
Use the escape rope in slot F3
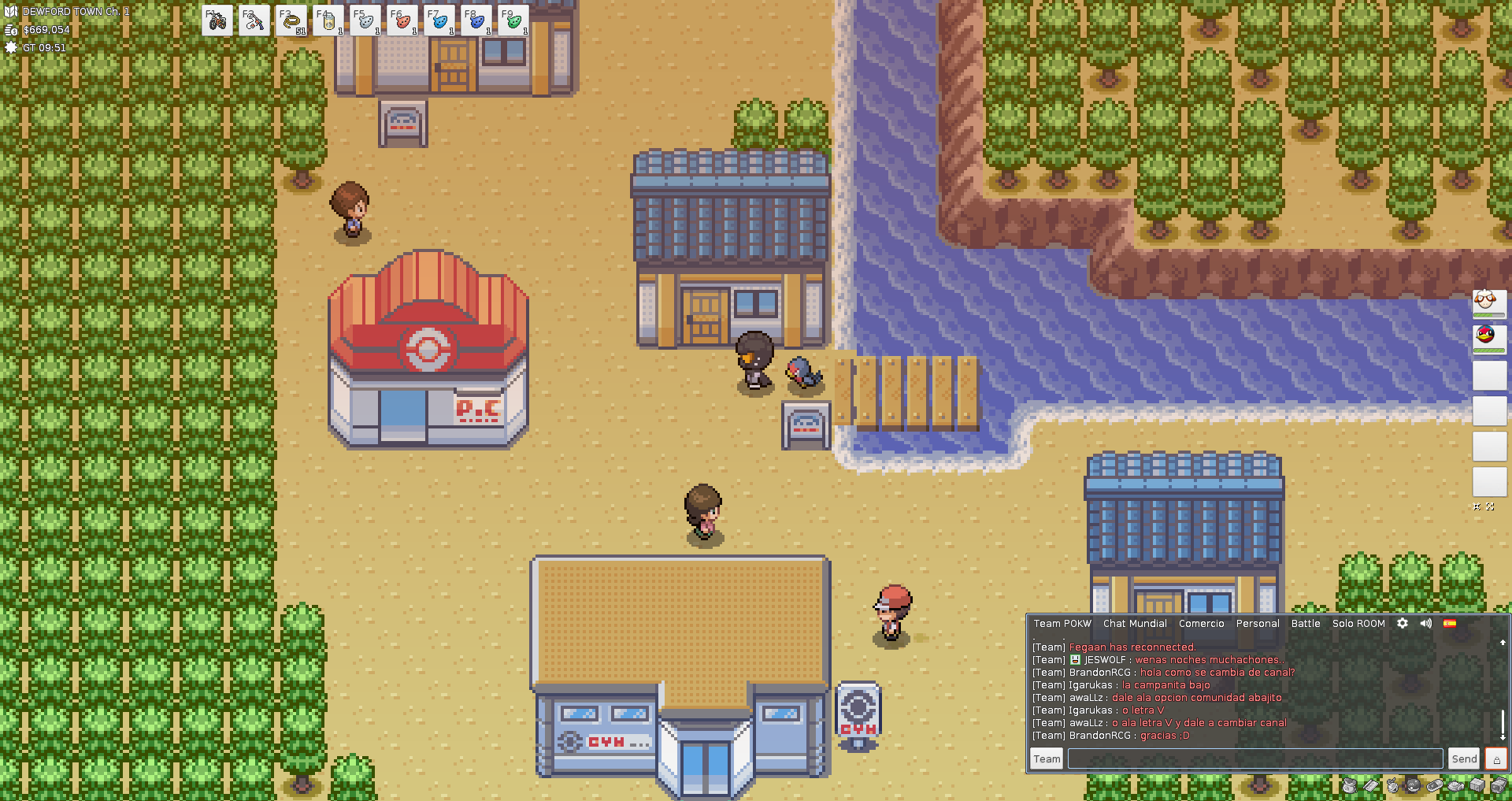click(x=291, y=20)
